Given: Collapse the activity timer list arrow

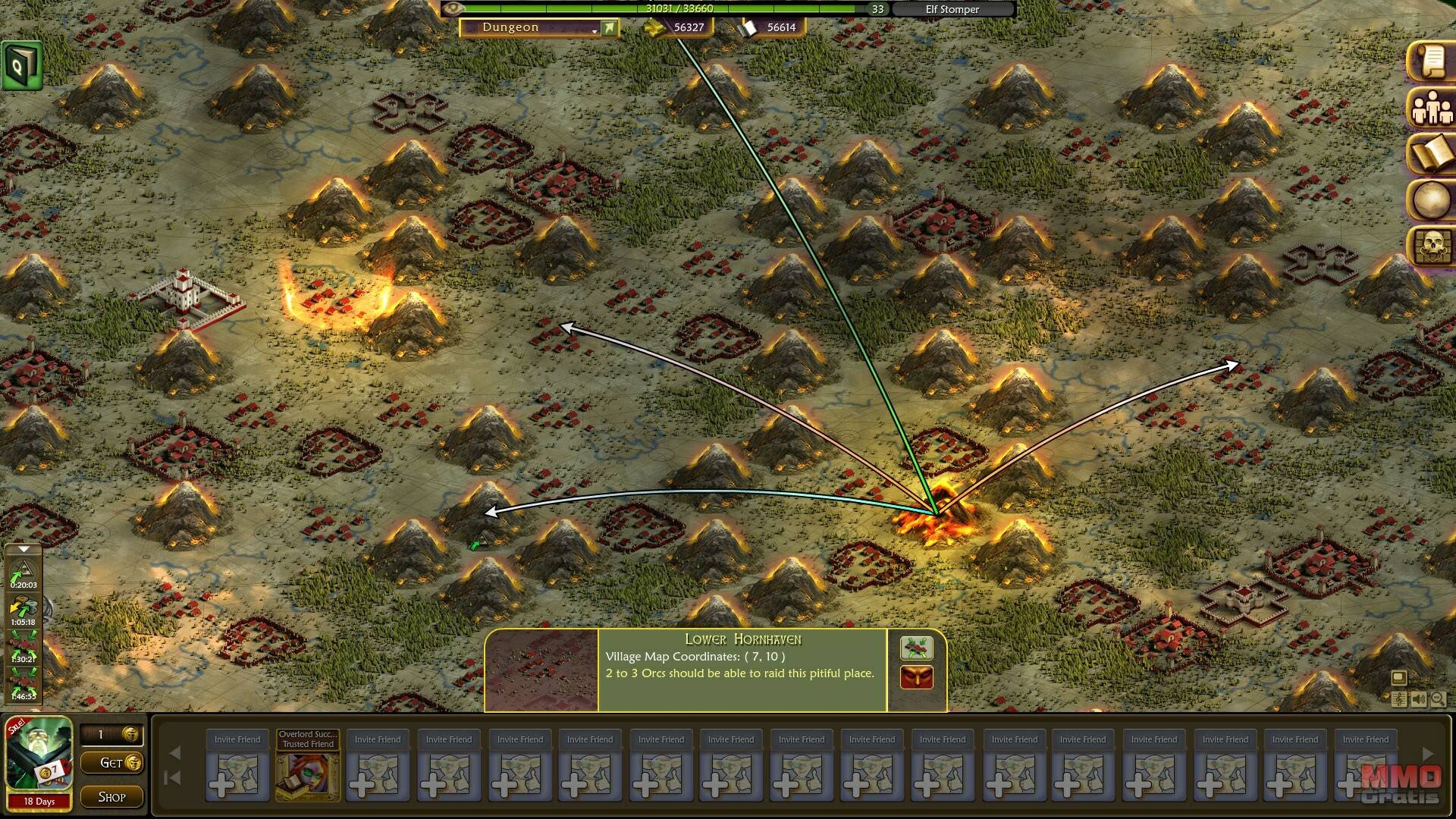Looking at the screenshot, I should pyautogui.click(x=24, y=549).
